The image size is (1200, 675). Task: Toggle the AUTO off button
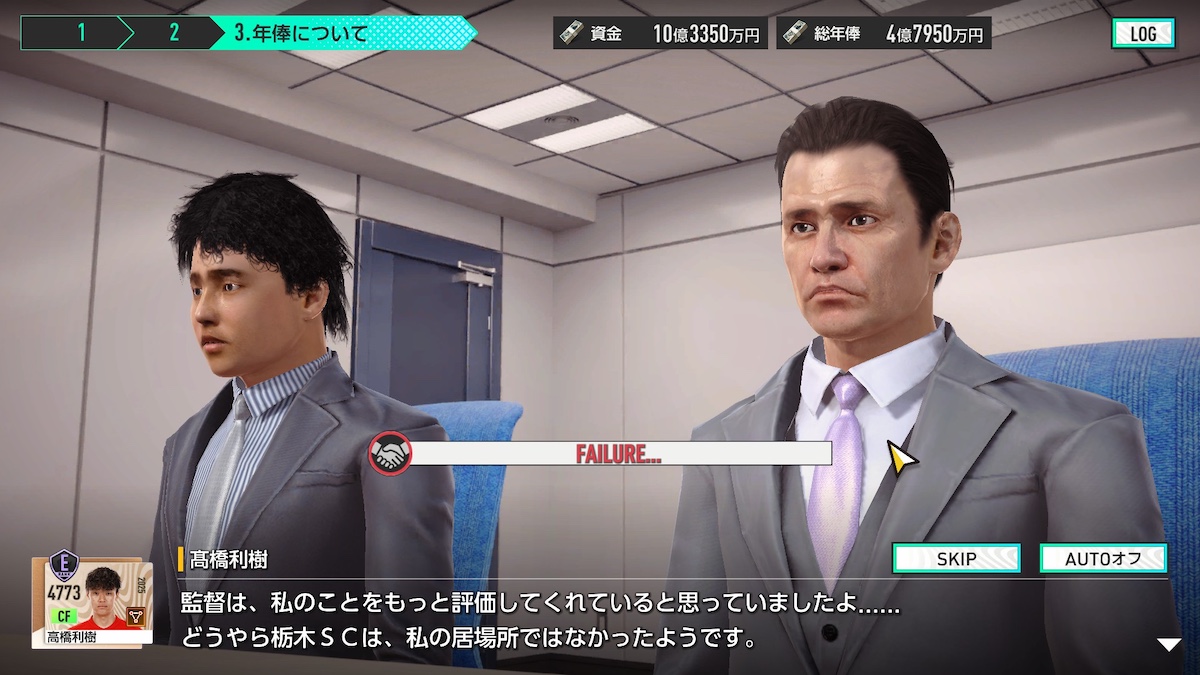[x=1103, y=558]
